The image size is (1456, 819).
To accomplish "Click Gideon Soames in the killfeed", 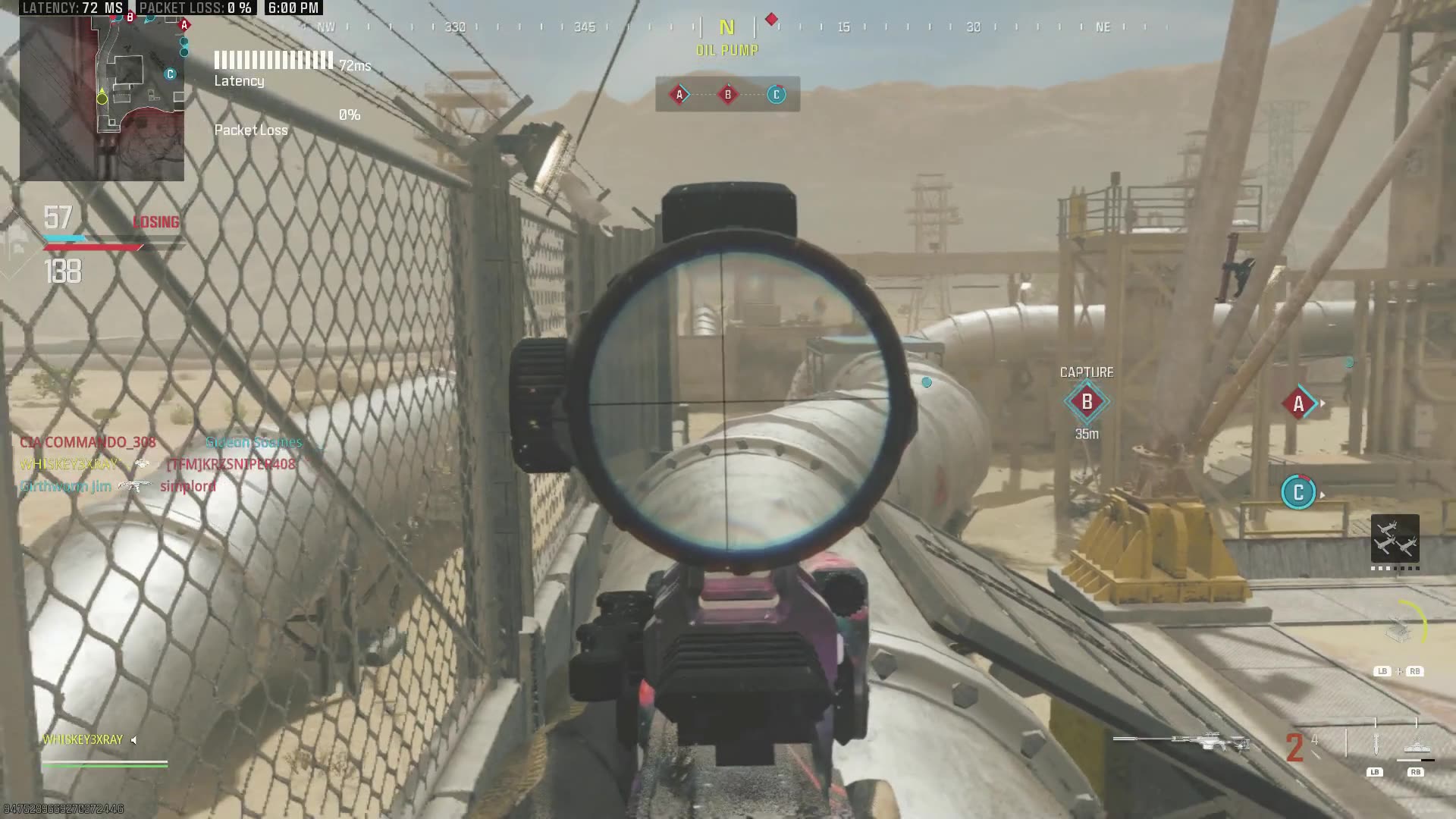I will click(x=255, y=442).
